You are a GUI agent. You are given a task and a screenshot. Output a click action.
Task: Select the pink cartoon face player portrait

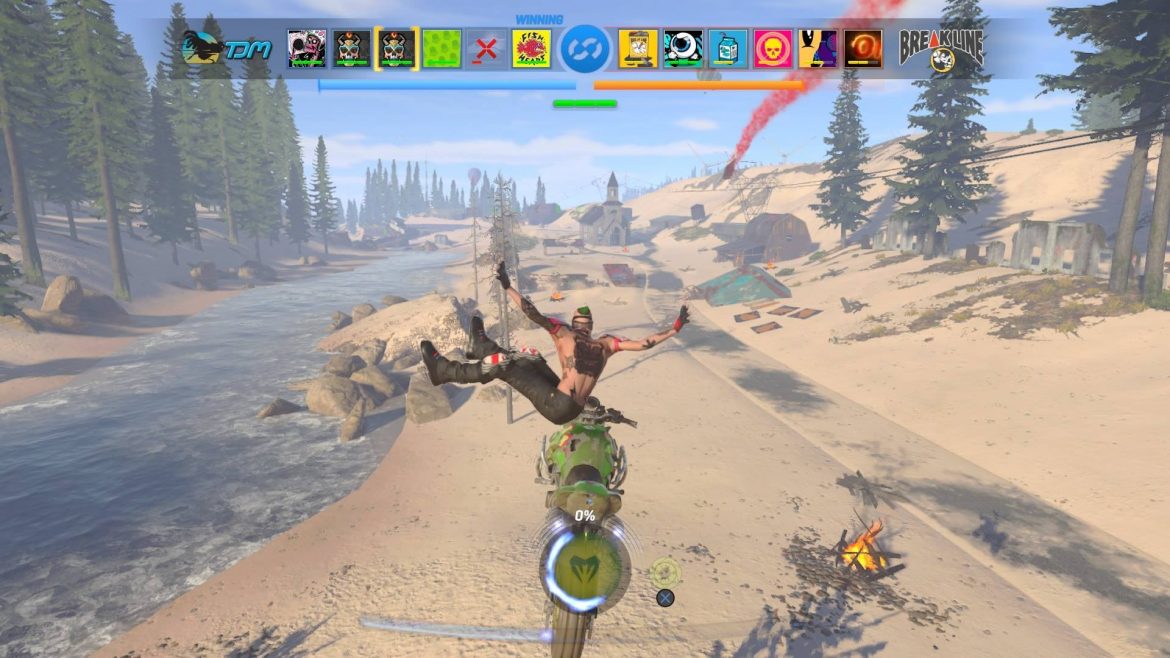point(307,48)
